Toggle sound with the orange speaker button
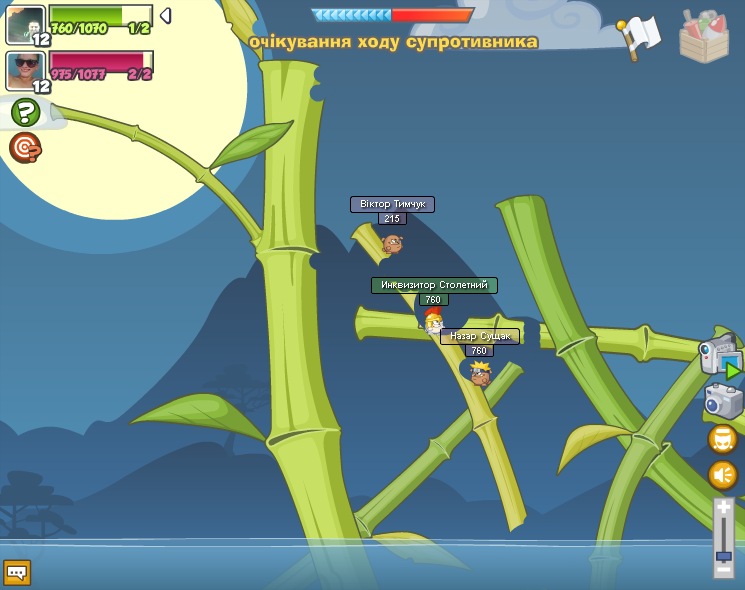 point(723,474)
